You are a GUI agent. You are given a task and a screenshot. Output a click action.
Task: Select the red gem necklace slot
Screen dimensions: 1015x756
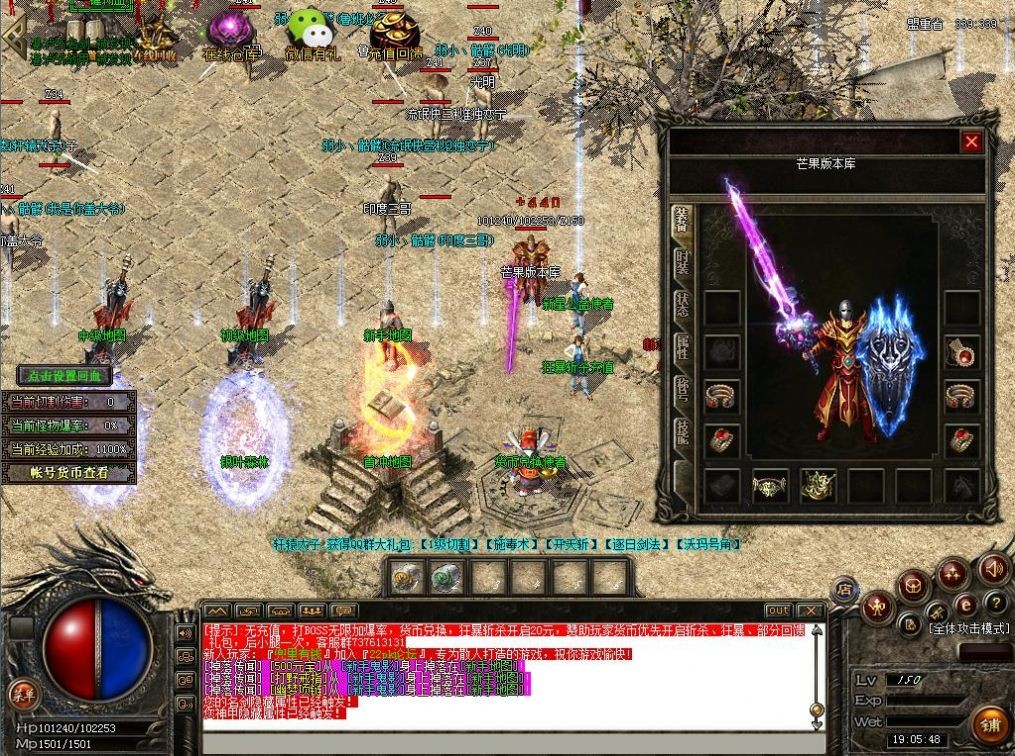point(962,352)
